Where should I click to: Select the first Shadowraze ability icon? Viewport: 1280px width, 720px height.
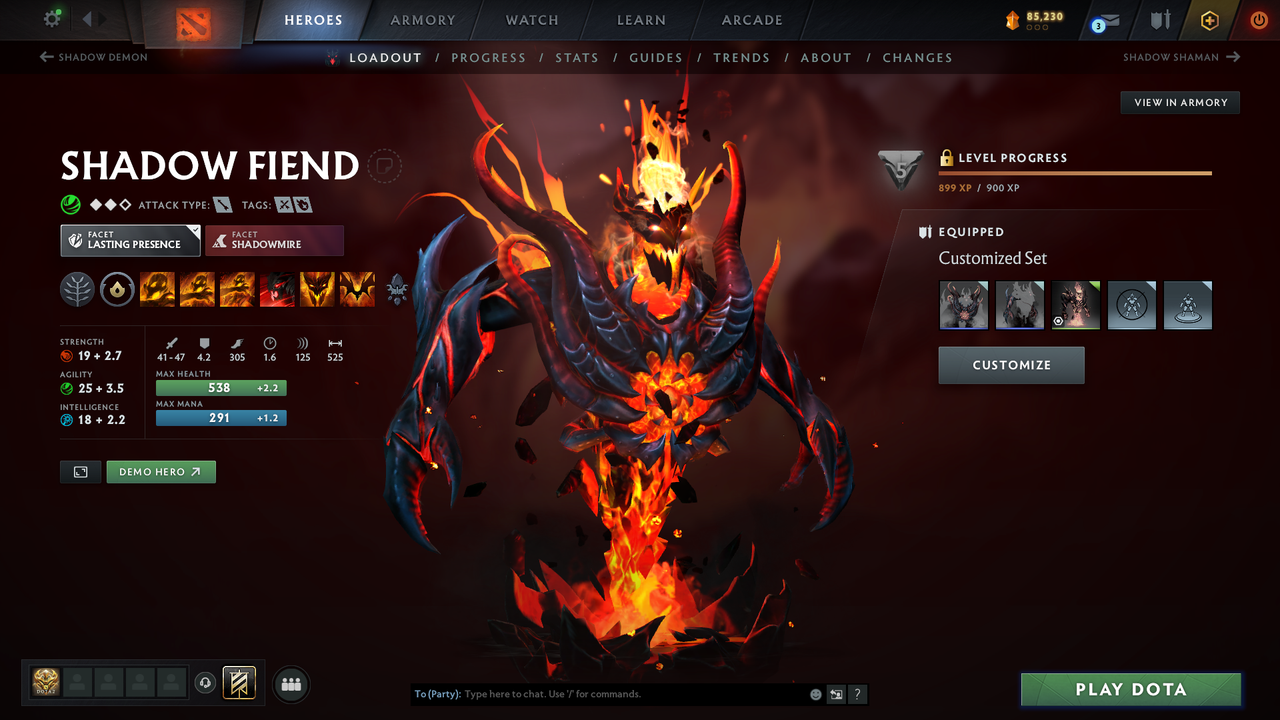[x=157, y=289]
